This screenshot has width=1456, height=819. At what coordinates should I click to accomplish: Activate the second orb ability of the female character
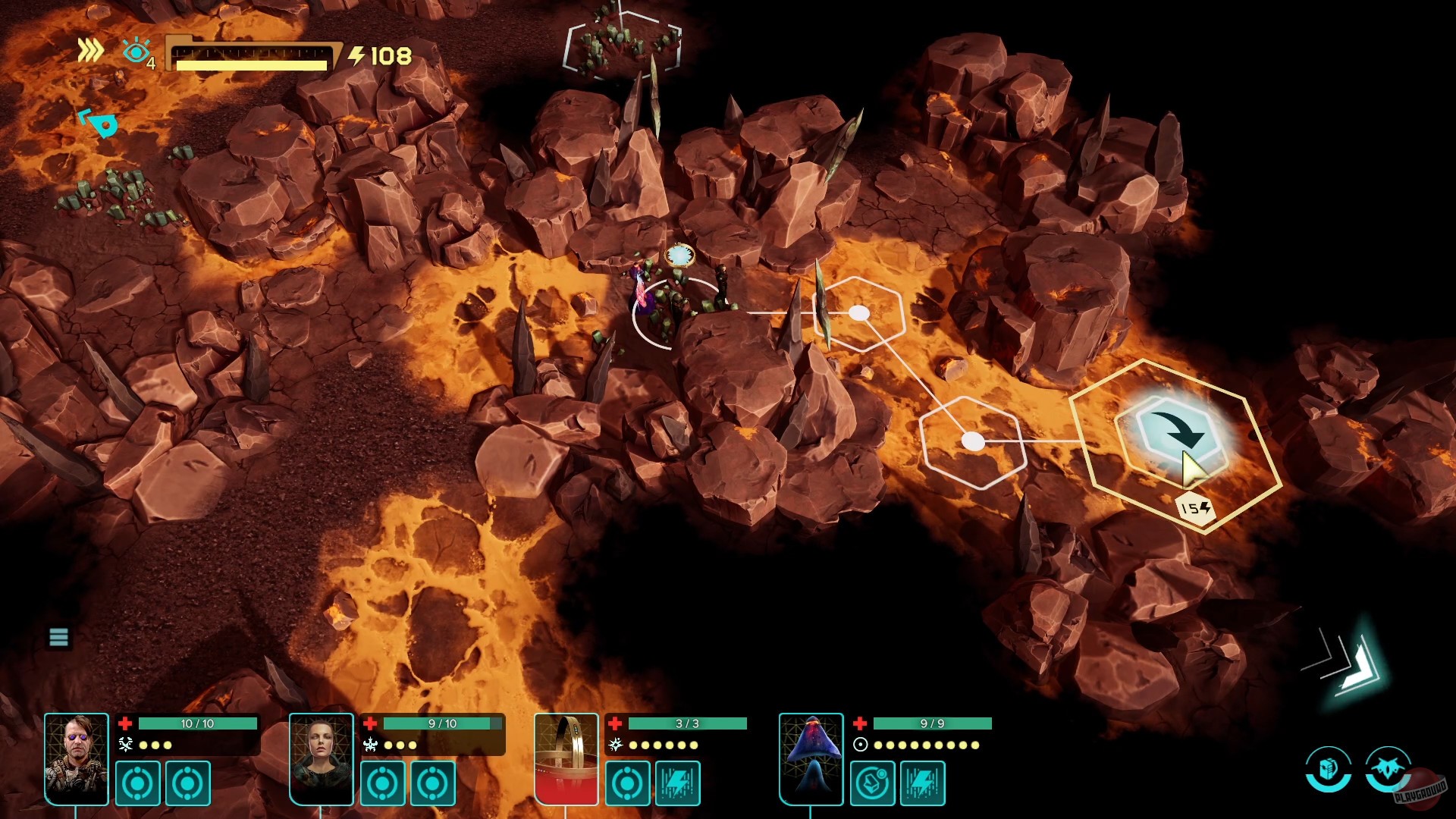[431, 783]
